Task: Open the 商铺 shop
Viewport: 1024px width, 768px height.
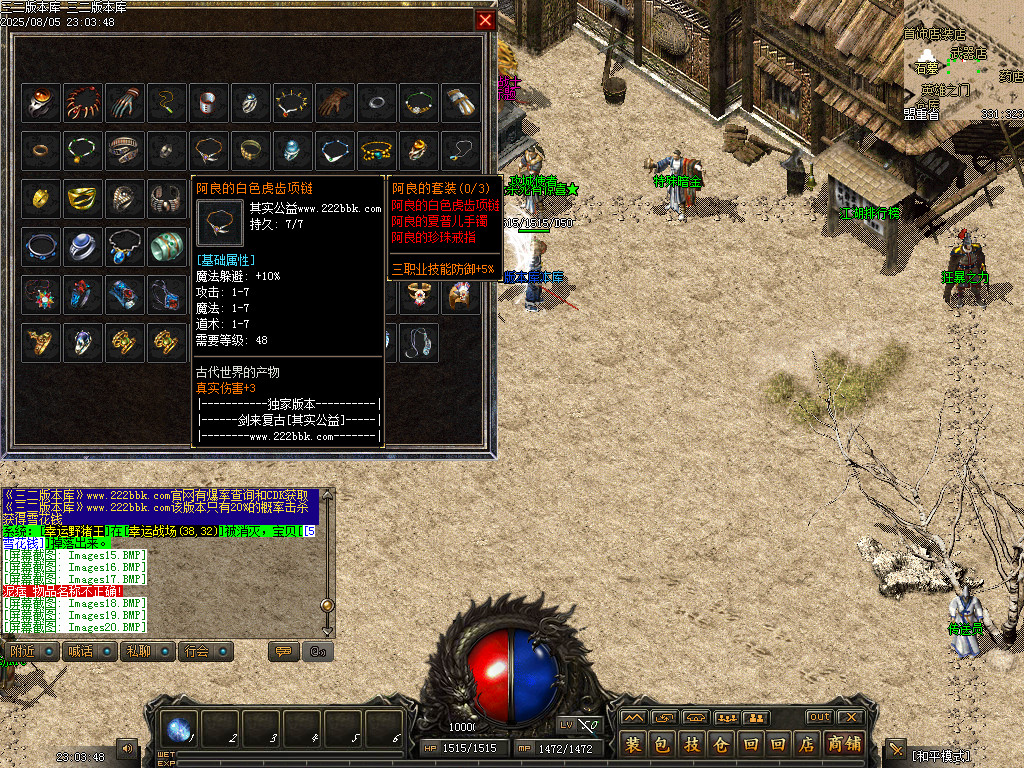Action: pos(845,744)
